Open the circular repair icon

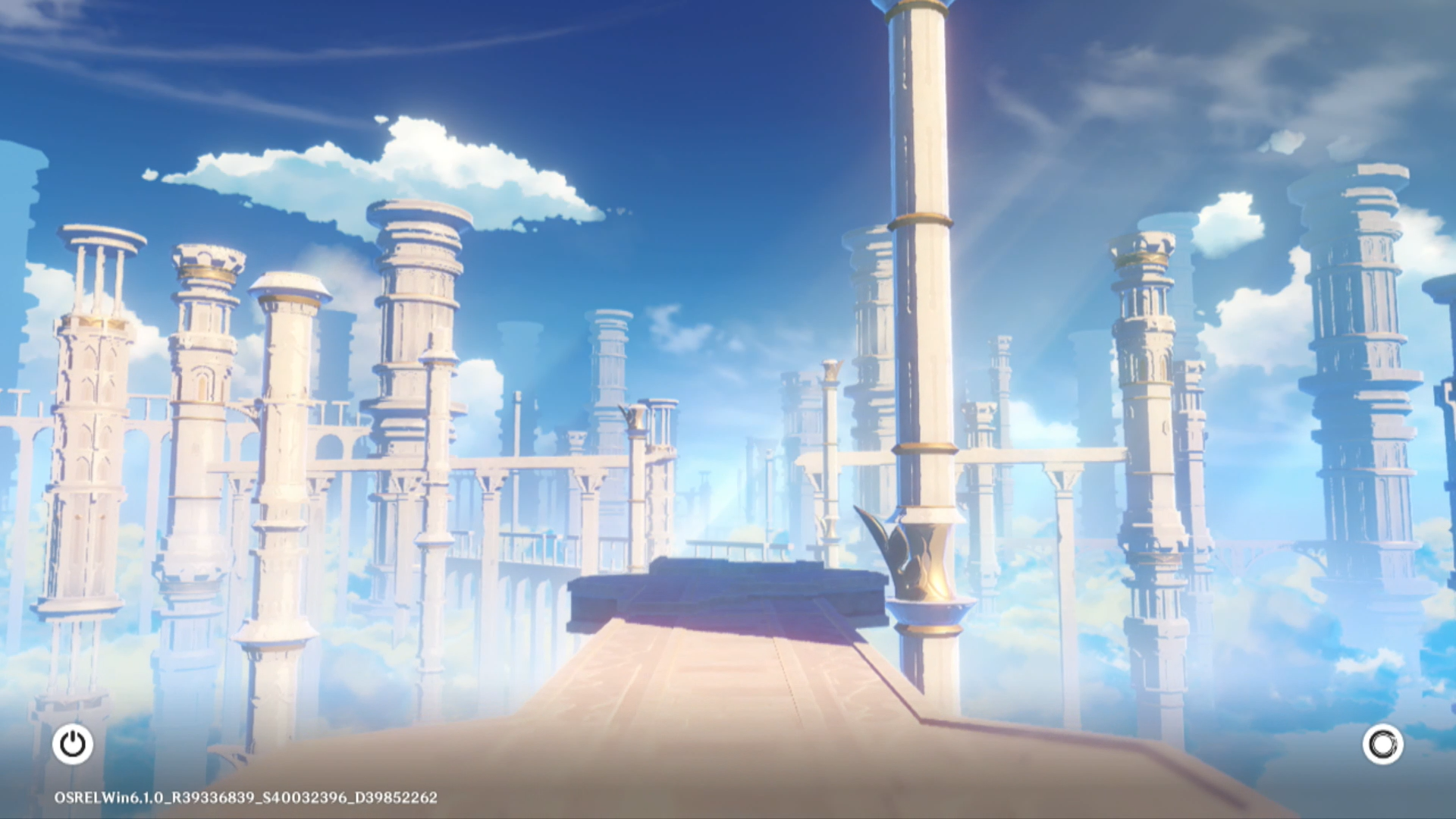[1382, 744]
